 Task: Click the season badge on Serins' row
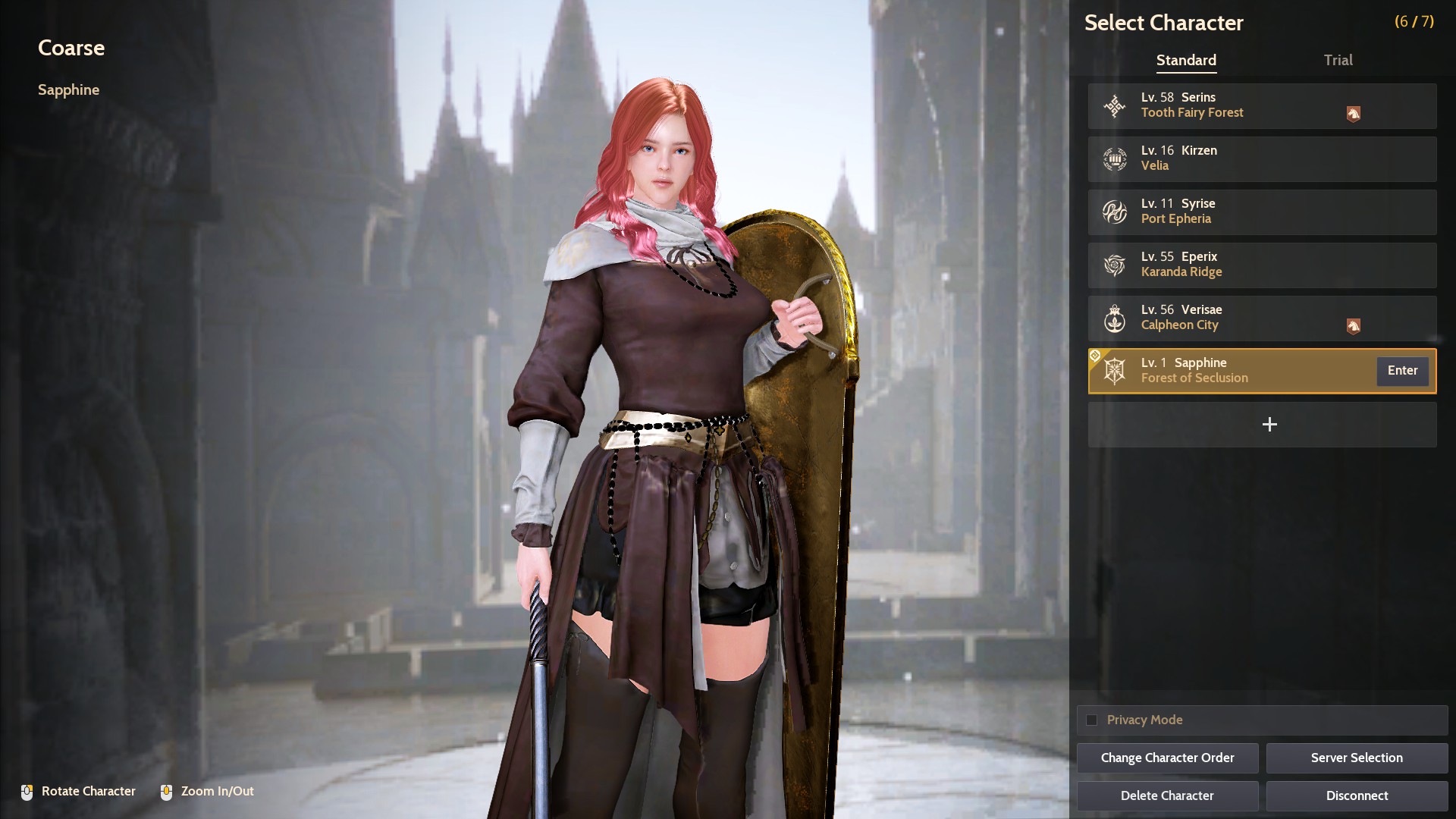(1354, 114)
